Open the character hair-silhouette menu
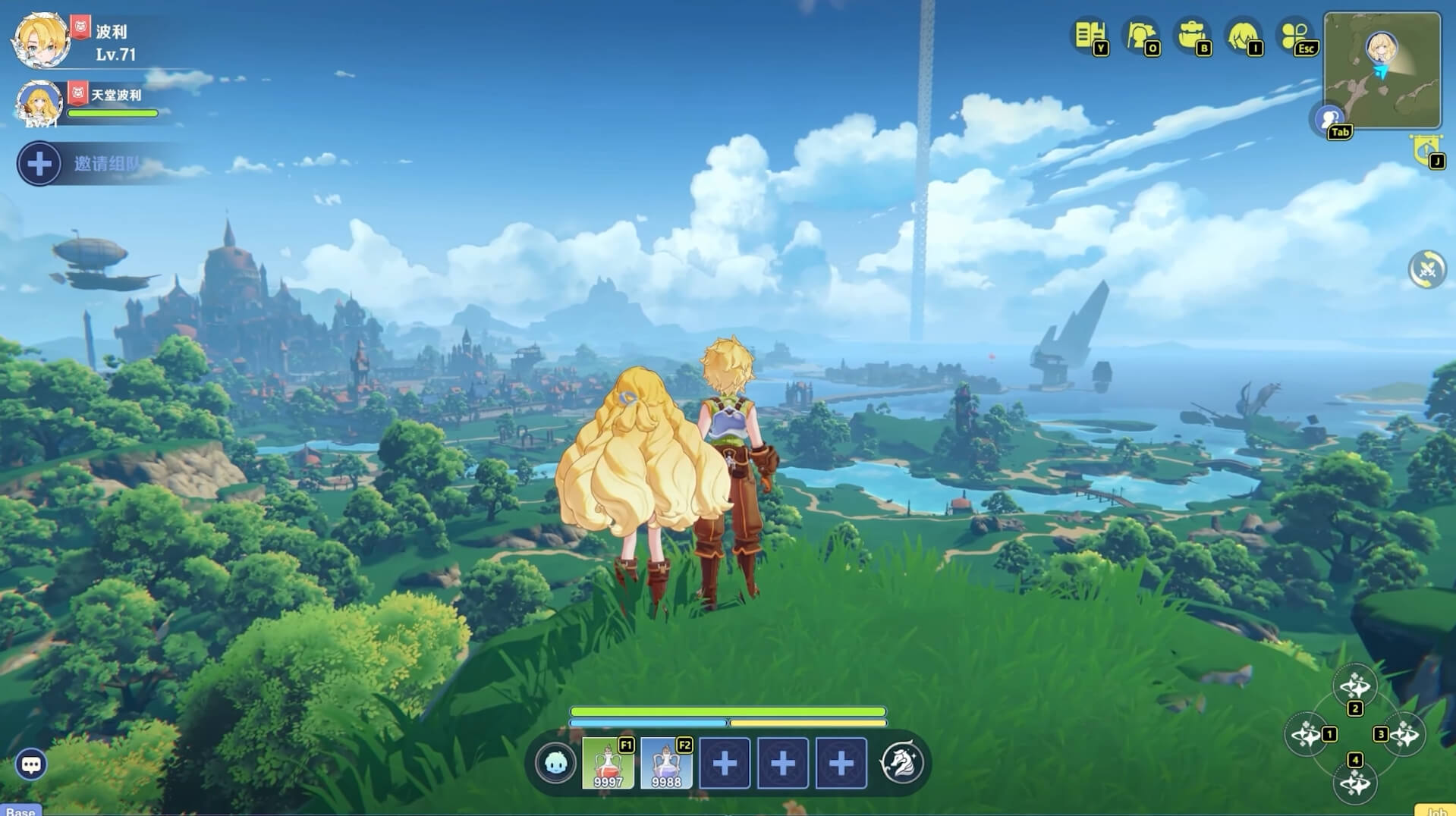This screenshot has height=816, width=1456. 1244,35
